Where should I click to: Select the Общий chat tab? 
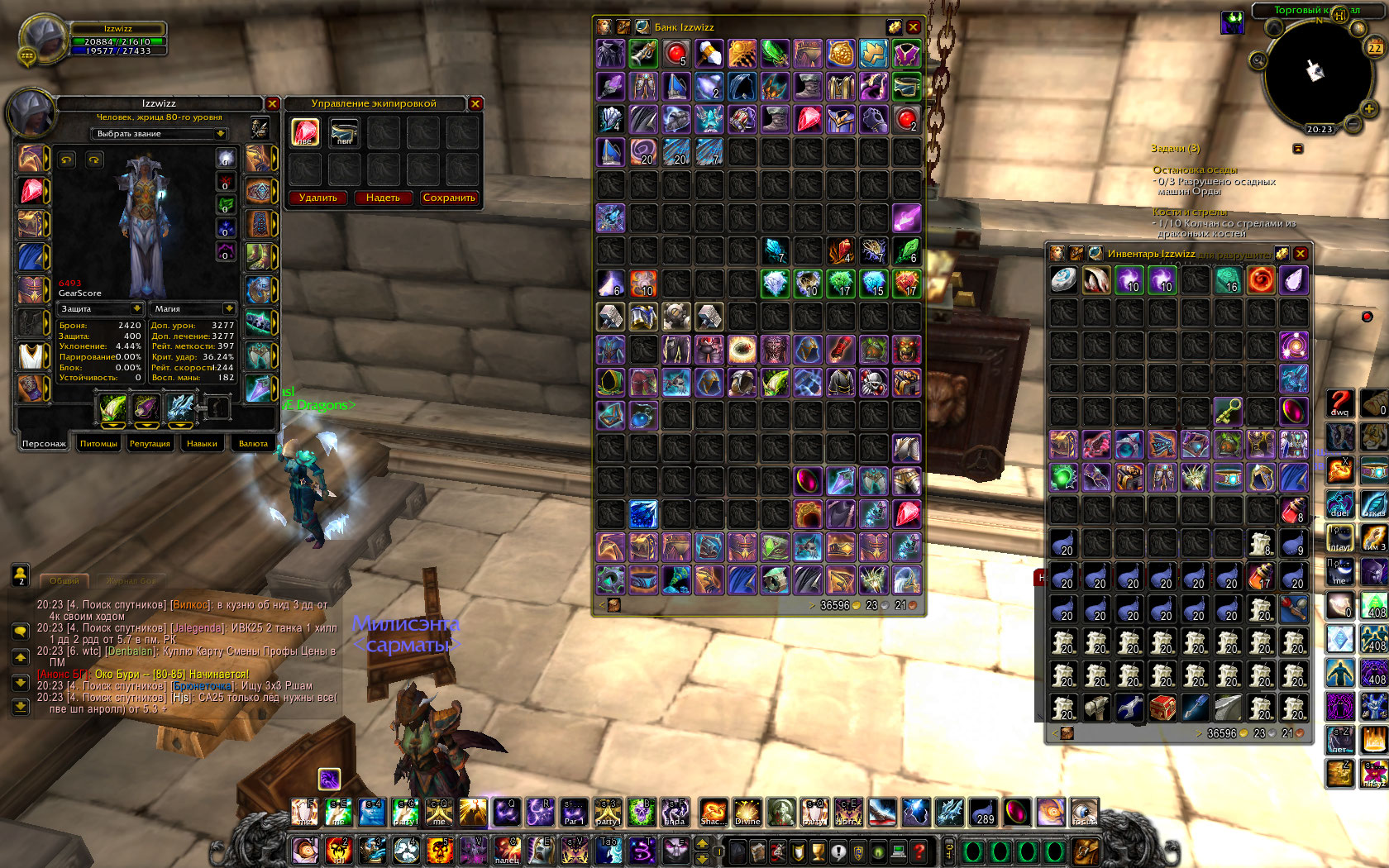click(64, 580)
